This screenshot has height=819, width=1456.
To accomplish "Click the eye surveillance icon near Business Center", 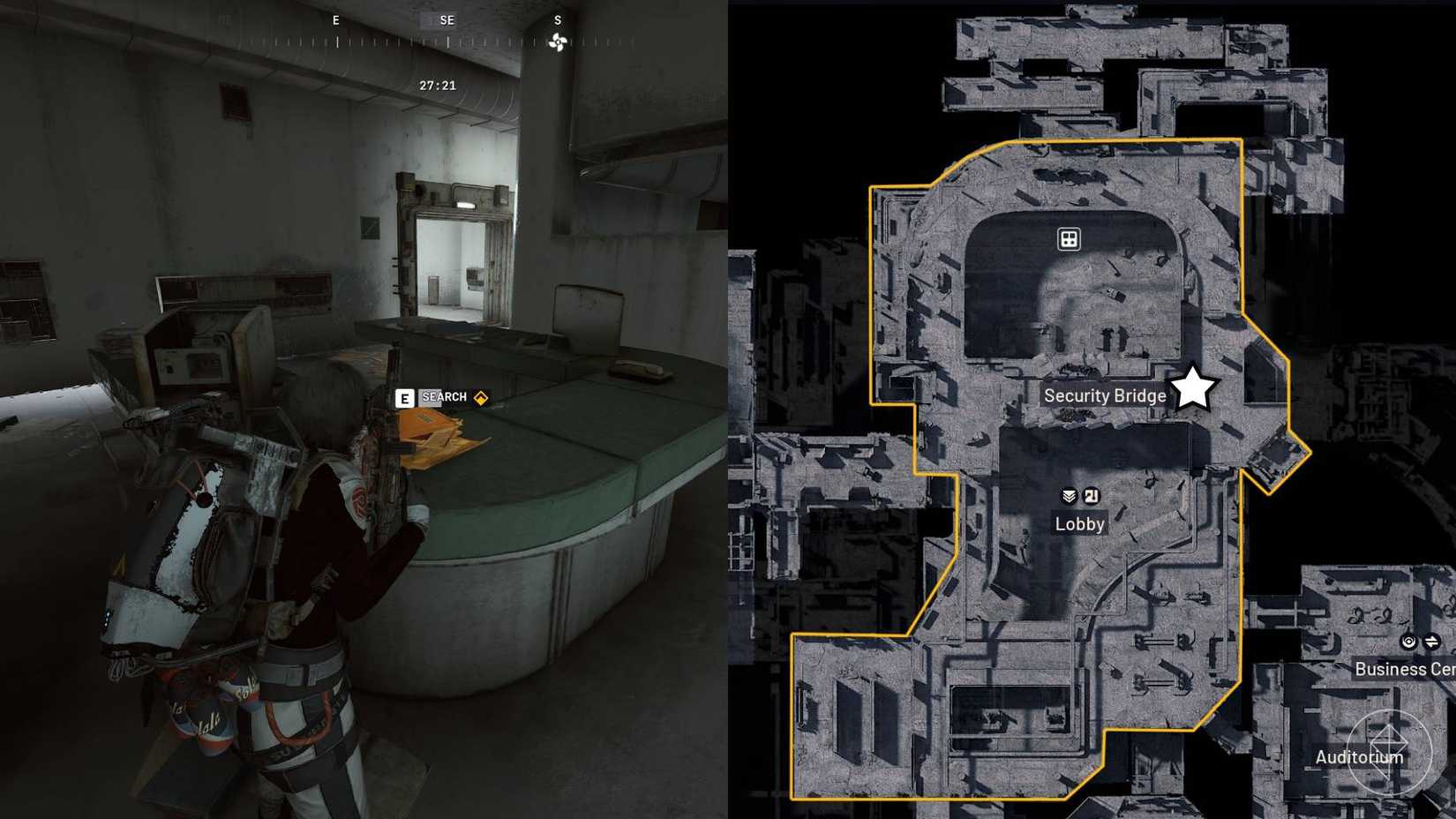I will coord(1407,642).
